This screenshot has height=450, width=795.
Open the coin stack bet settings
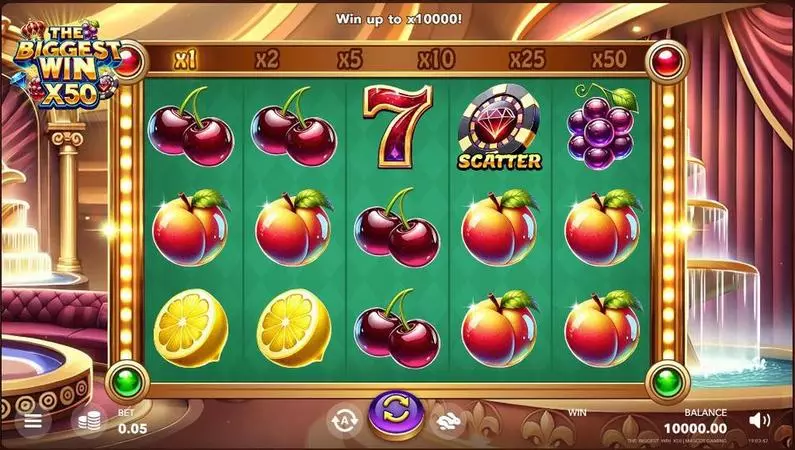tap(91, 421)
